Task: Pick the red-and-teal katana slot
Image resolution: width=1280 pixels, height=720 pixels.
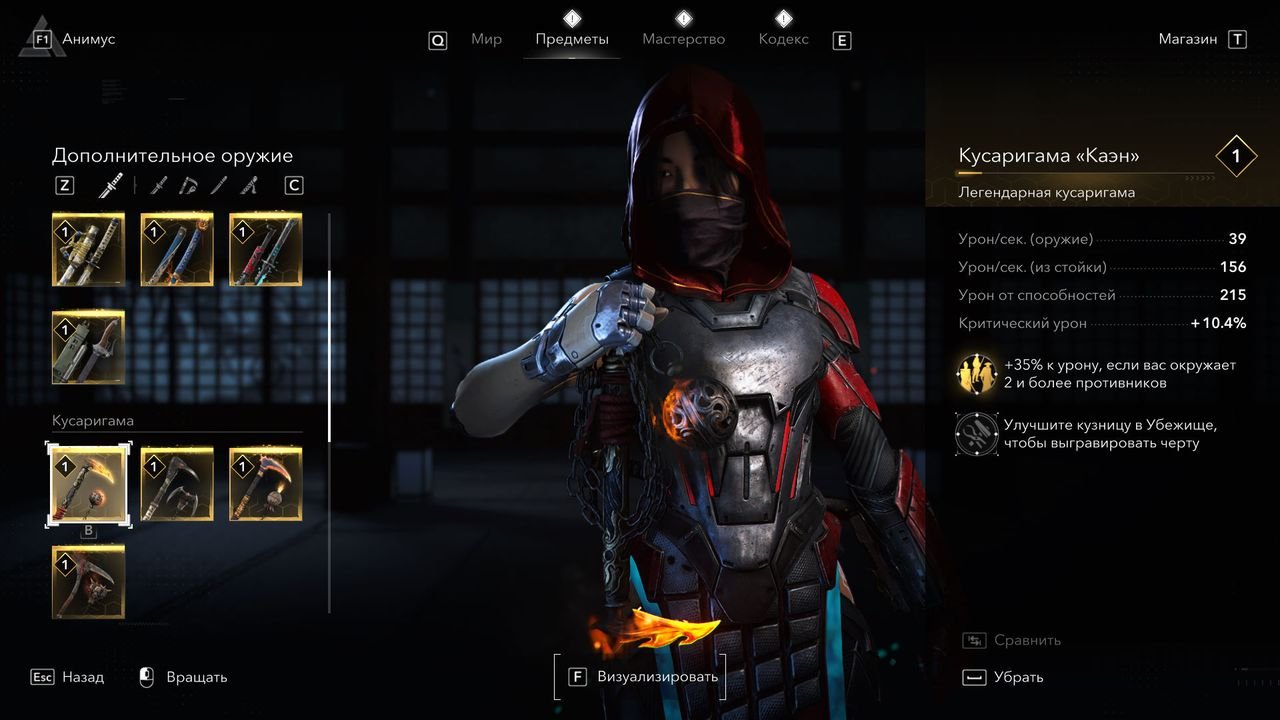Action: tap(265, 249)
